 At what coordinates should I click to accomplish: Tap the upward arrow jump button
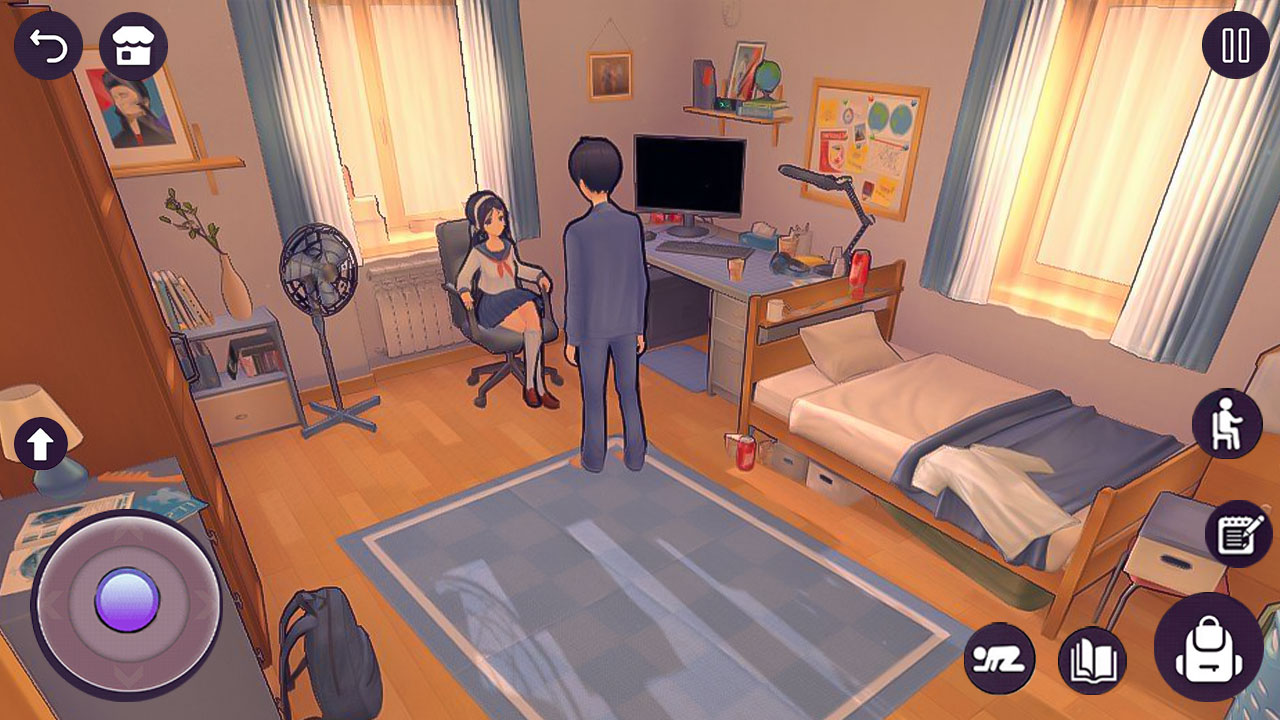40,440
